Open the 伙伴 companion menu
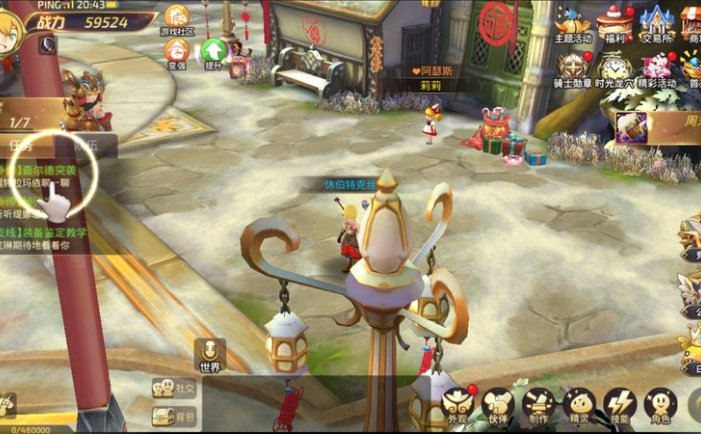Image resolution: width=701 pixels, height=434 pixels. point(497,405)
